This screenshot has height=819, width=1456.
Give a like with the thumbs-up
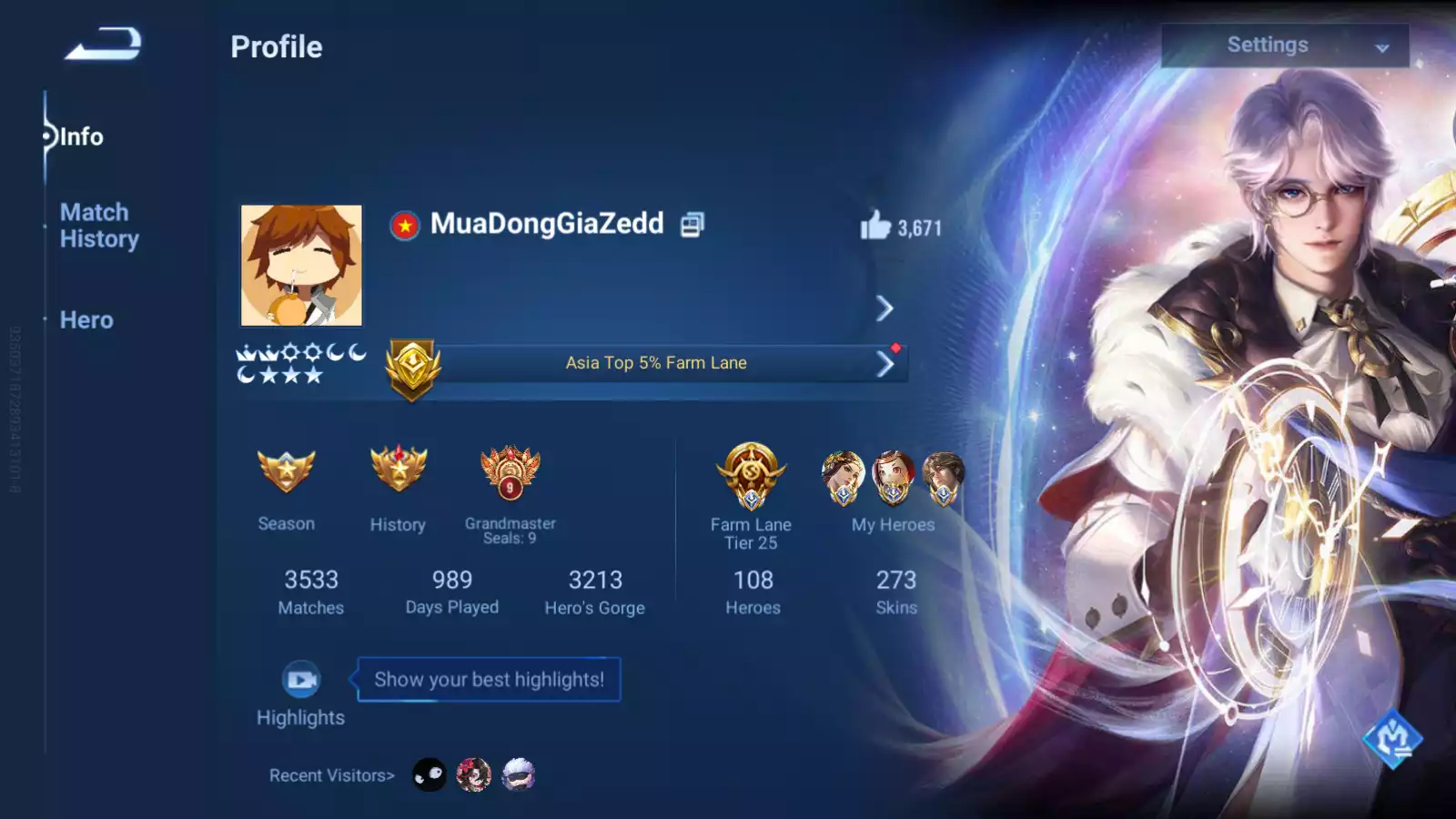[x=875, y=226]
